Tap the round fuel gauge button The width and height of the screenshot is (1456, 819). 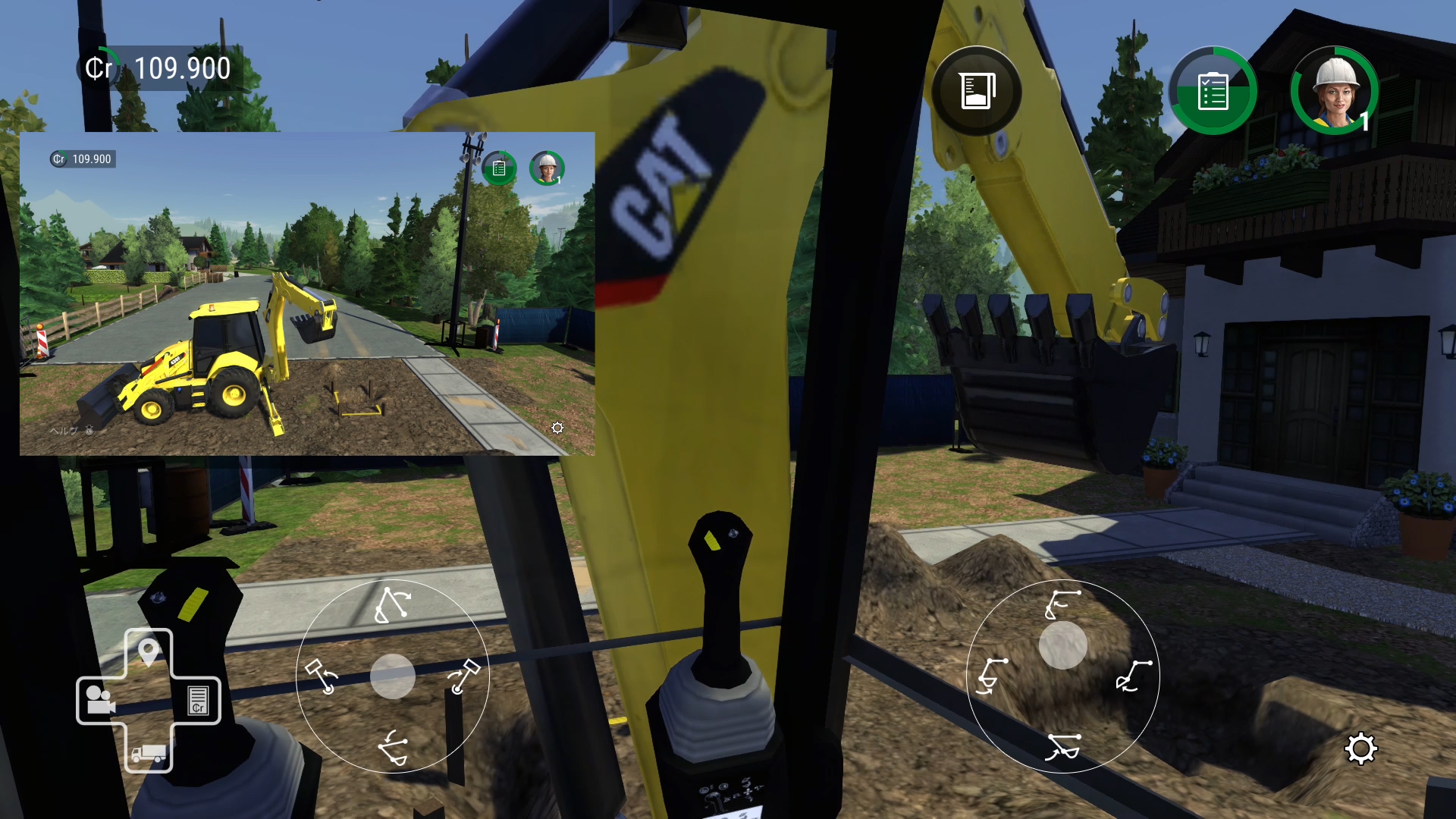click(976, 92)
